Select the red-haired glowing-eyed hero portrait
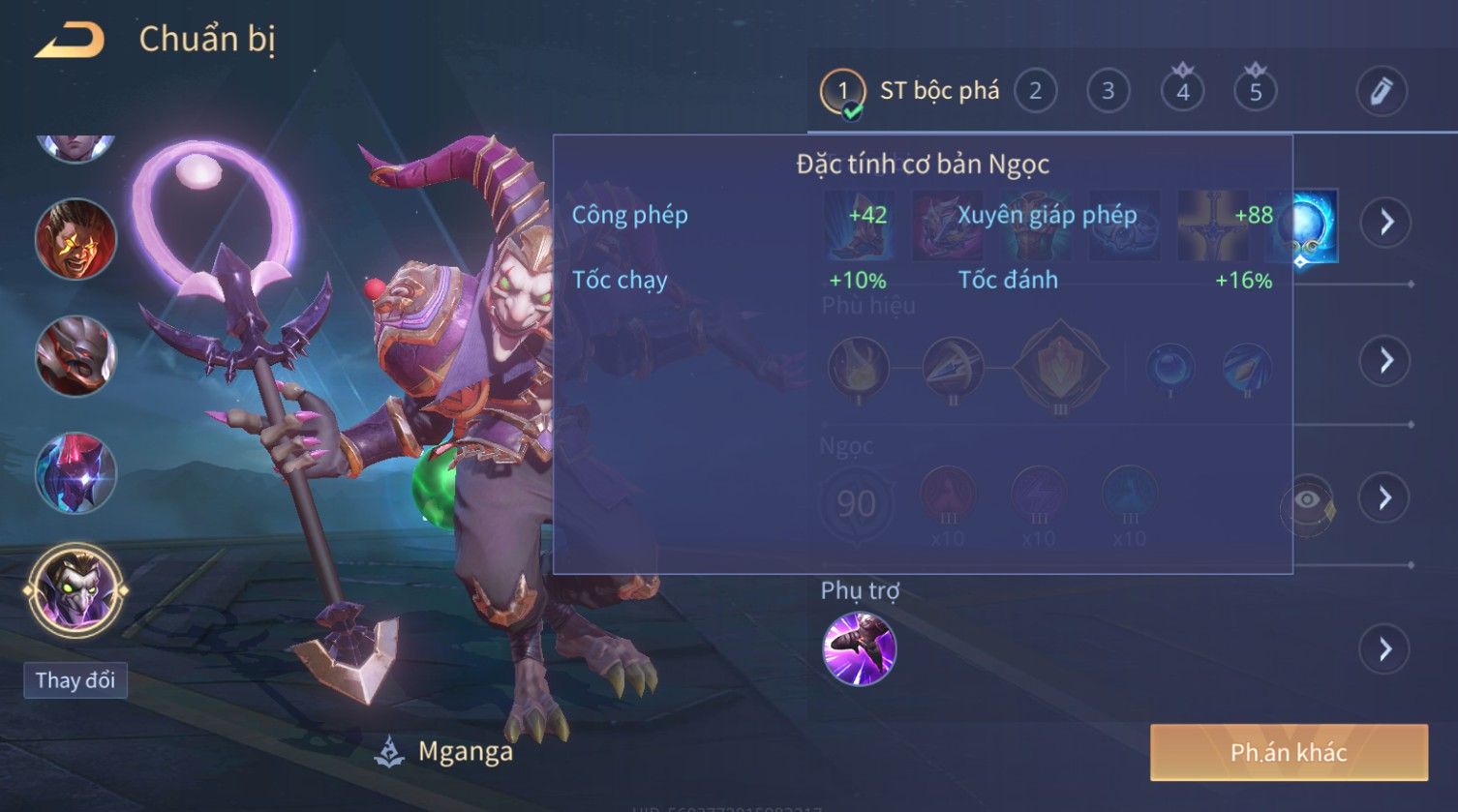This screenshot has width=1458, height=812. 76,239
